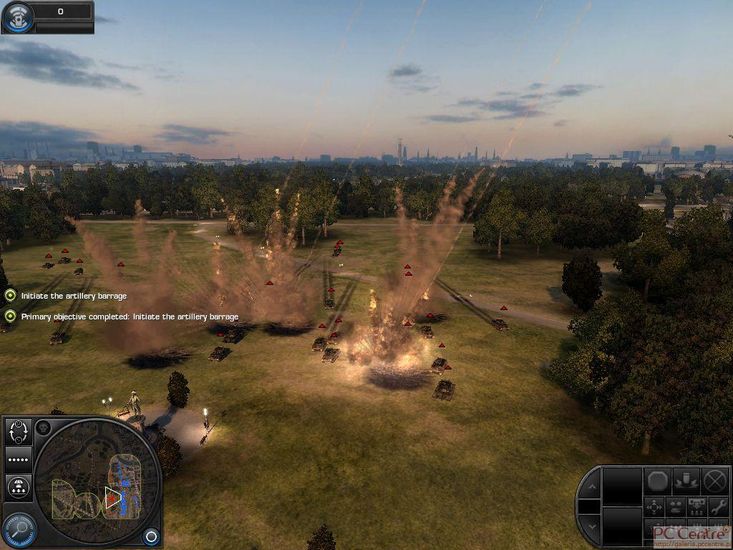Click the crossed-circle cancel command button

[x=714, y=481]
